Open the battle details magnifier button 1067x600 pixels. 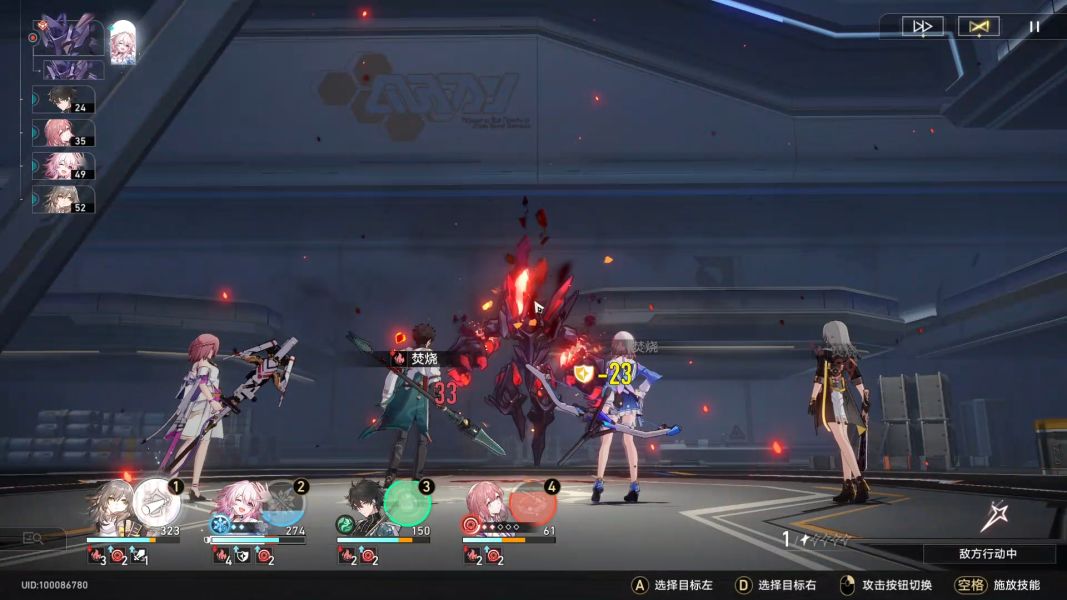pyautogui.click(x=33, y=538)
